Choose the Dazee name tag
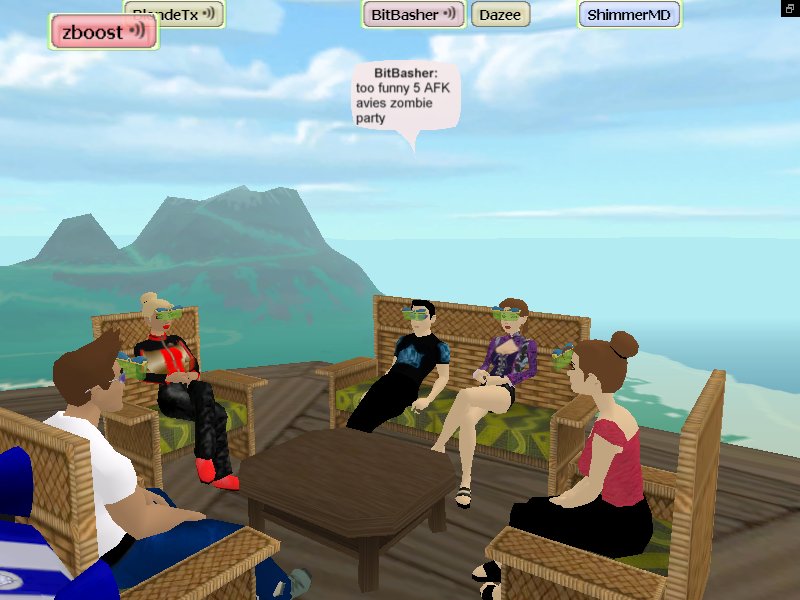800x600 pixels. [500, 15]
